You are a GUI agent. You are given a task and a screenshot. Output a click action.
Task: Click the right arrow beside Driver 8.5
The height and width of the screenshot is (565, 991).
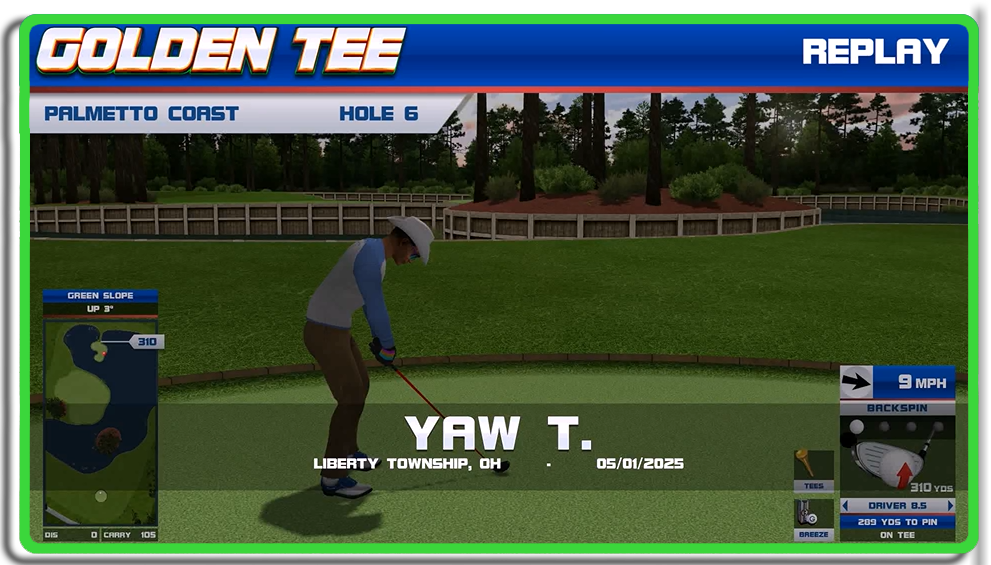click(950, 506)
